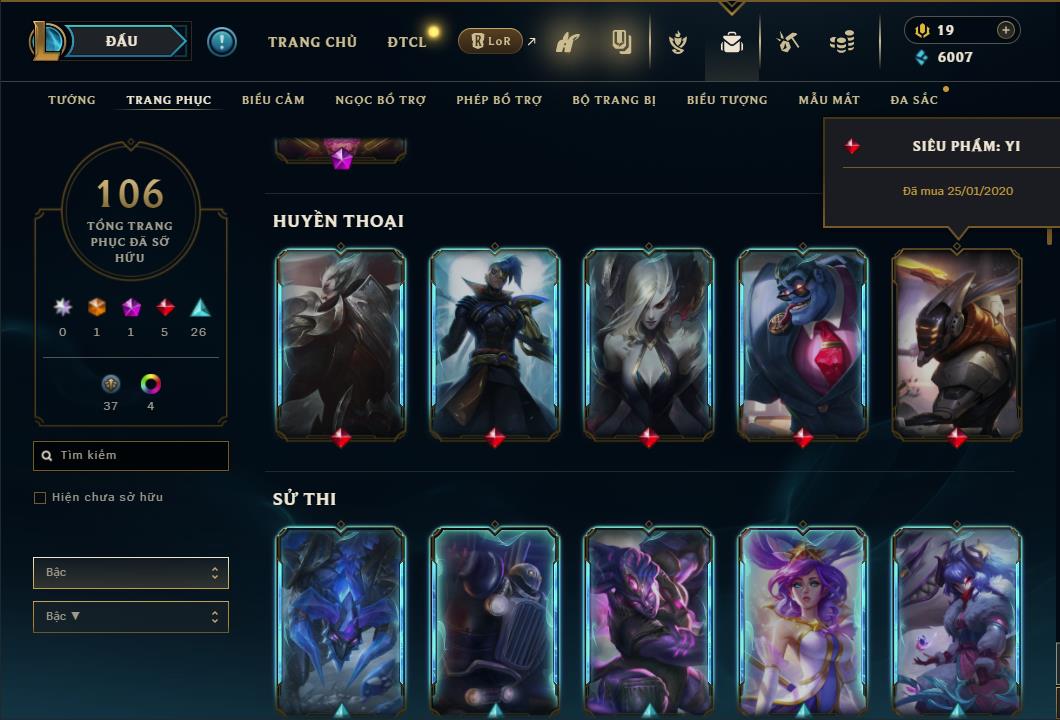Select the purple-haired Star Guardian skin
1060x720 pixels.
click(x=803, y=618)
